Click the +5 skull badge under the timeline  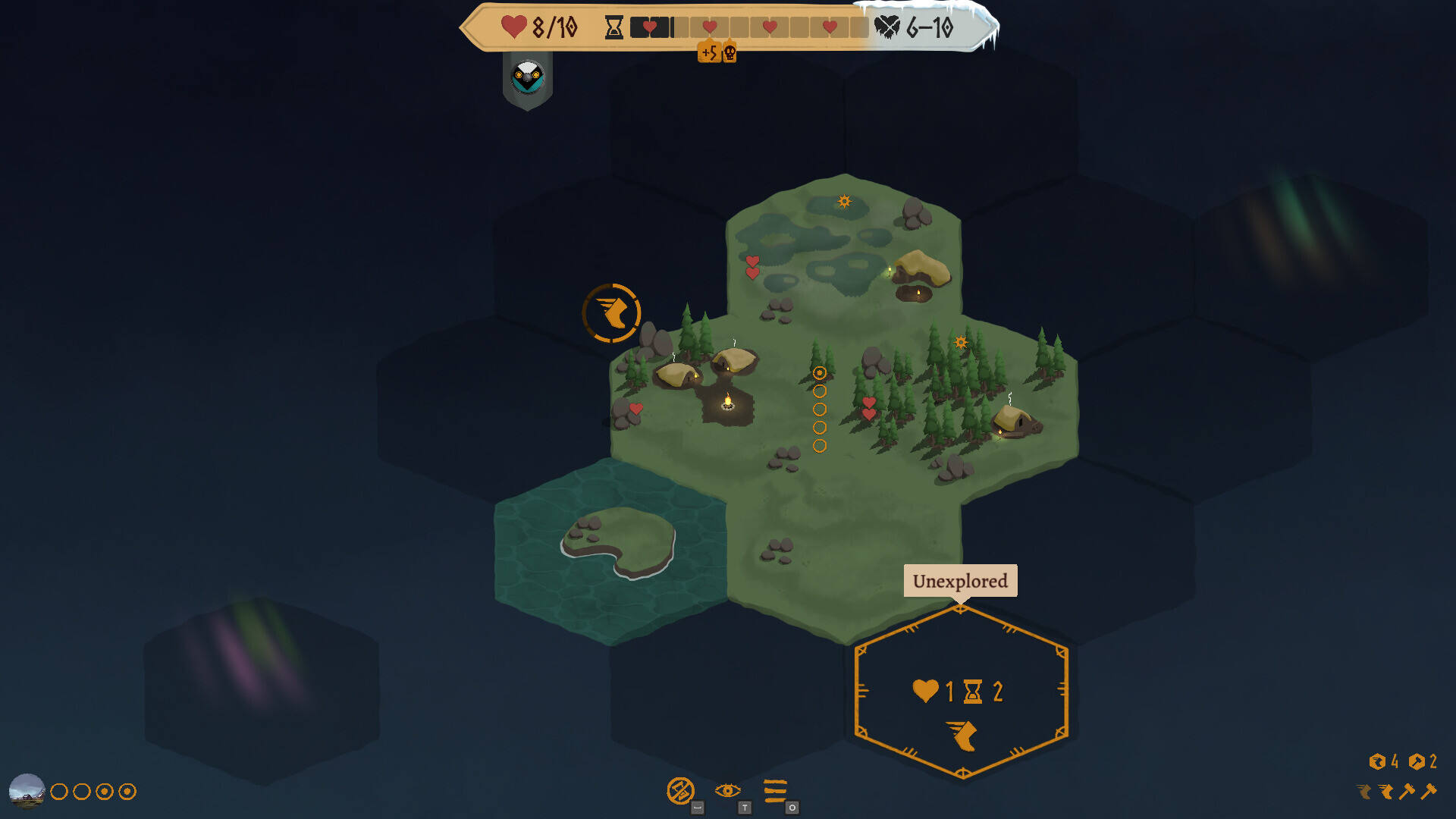pos(717,52)
